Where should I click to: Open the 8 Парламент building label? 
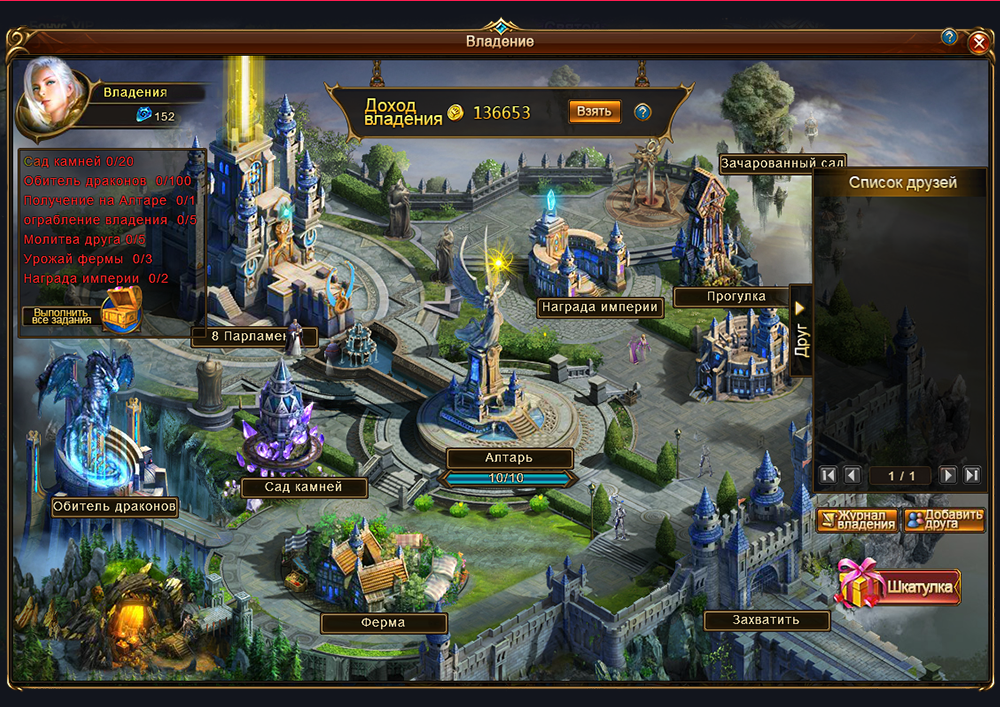(x=254, y=337)
